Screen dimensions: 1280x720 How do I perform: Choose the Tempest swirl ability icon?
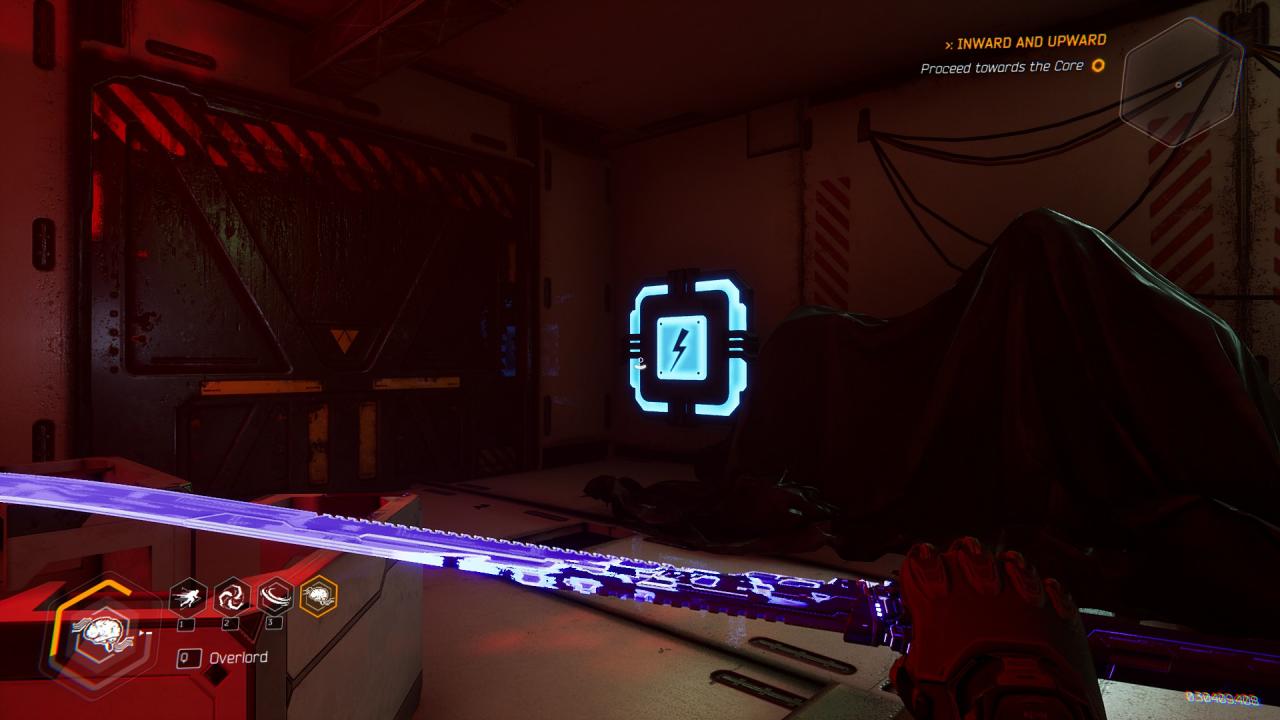coord(232,597)
